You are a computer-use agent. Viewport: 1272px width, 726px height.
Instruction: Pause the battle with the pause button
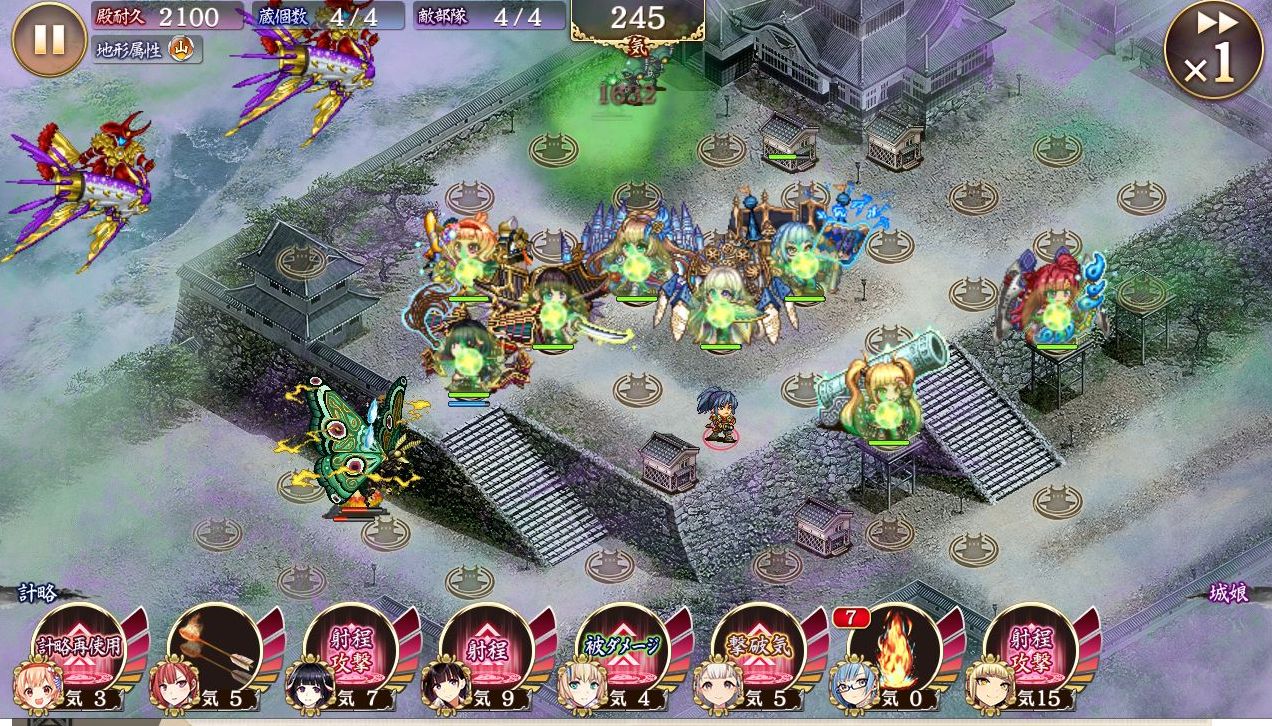(x=49, y=39)
